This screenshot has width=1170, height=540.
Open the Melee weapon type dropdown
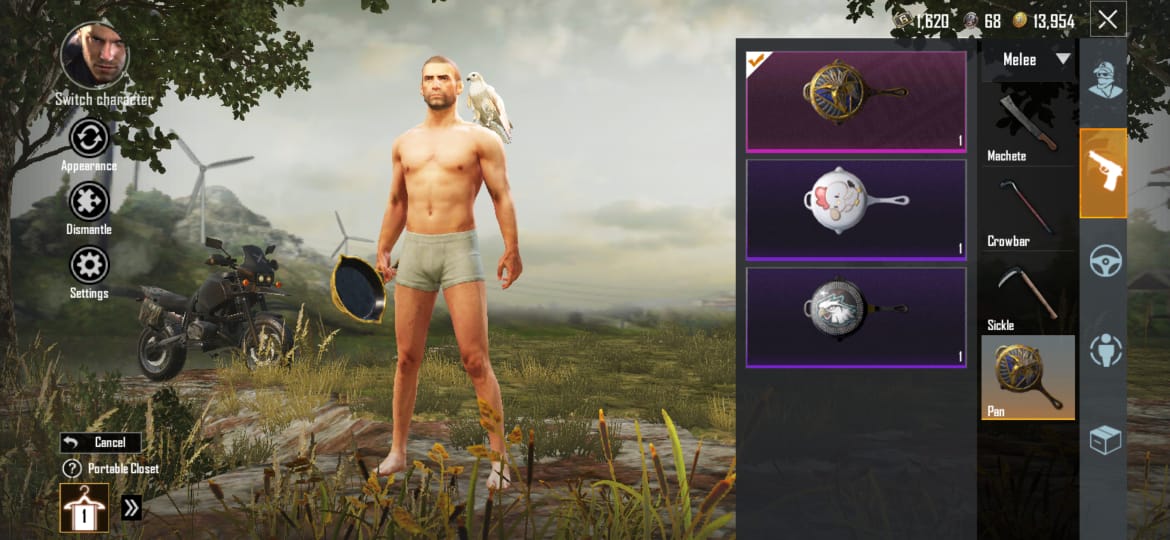pyautogui.click(x=1028, y=60)
